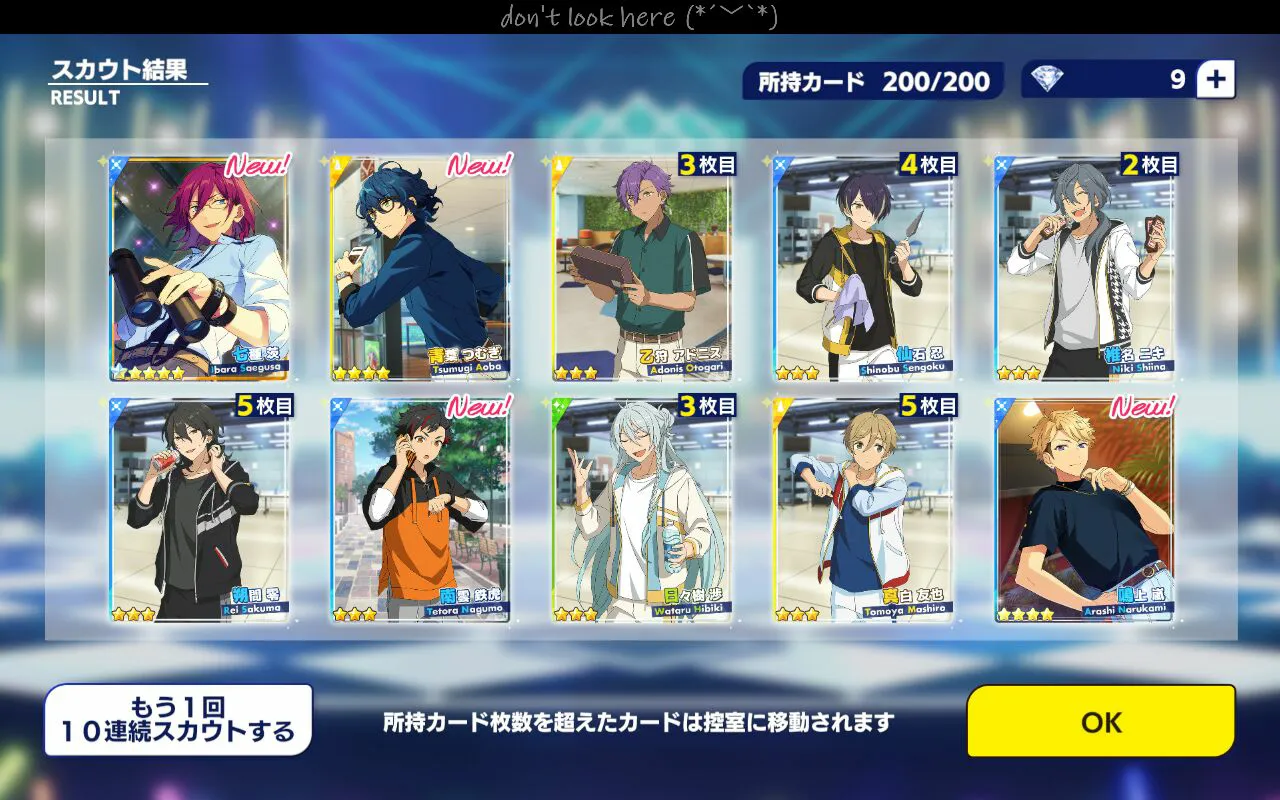The image size is (1280, 800).
Task: Confirm results with the yellow OK button
Action: tap(1101, 721)
